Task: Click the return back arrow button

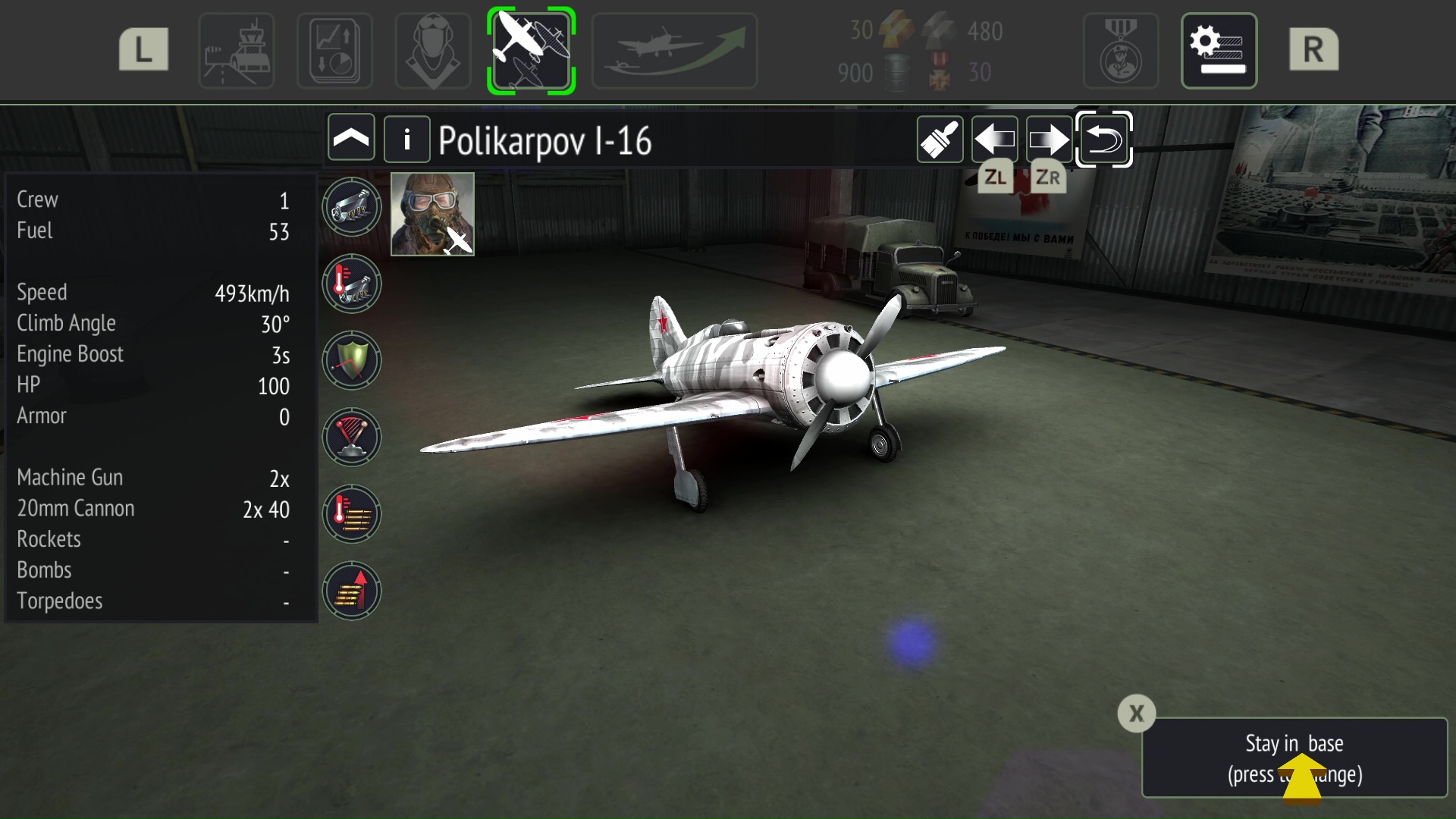Action: click(1103, 140)
